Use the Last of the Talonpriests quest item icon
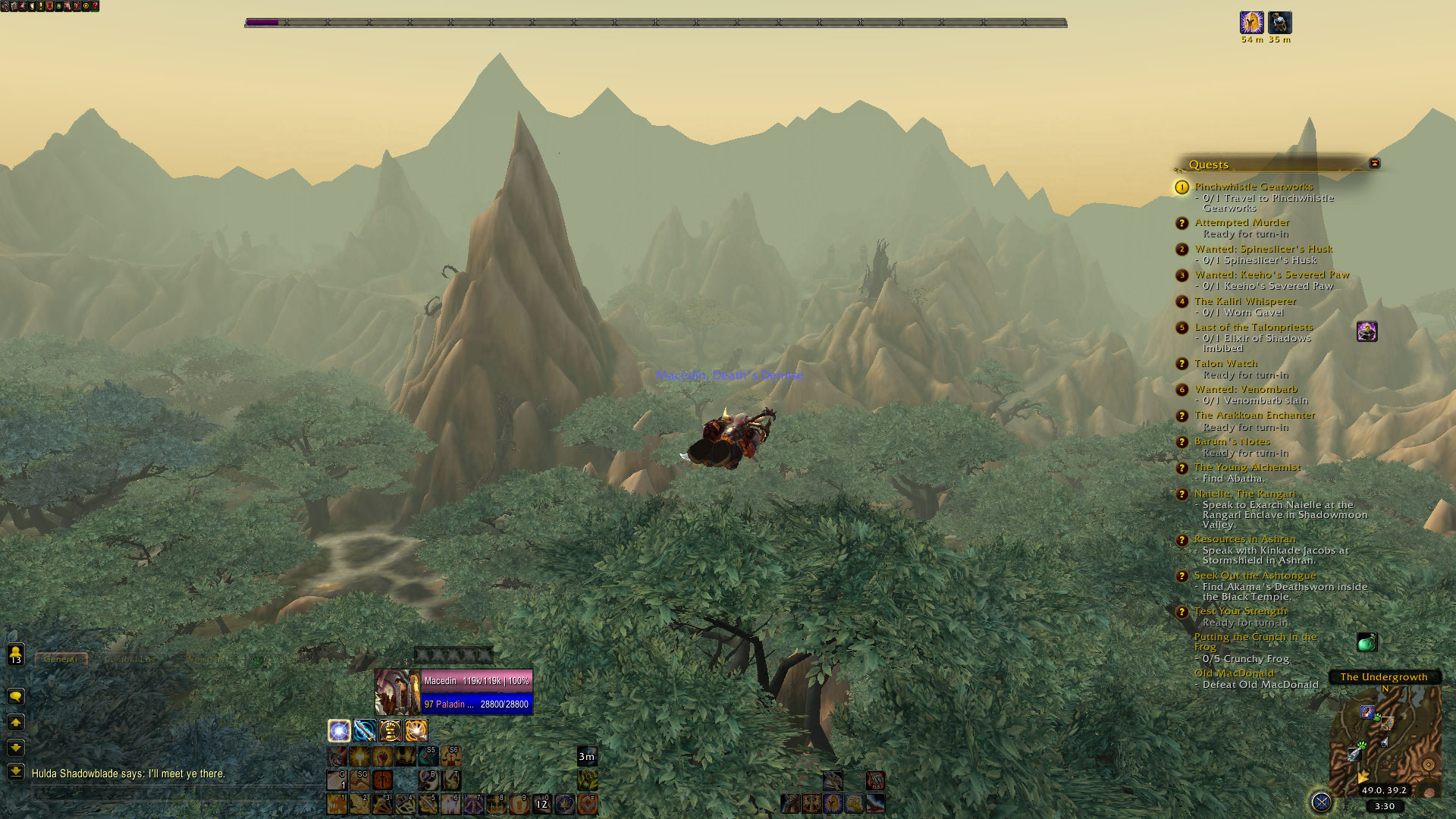Image resolution: width=1456 pixels, height=819 pixels. pos(1367,331)
